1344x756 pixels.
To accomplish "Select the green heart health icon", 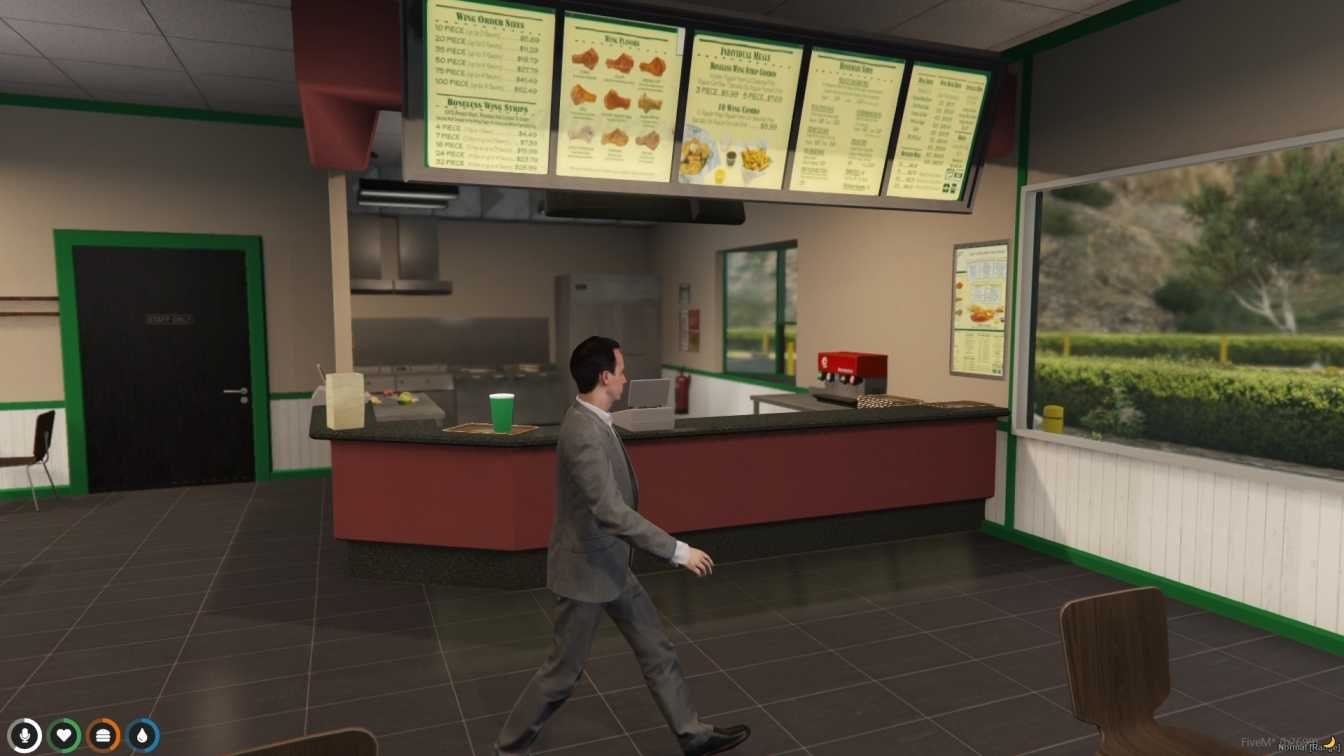I will tap(64, 736).
